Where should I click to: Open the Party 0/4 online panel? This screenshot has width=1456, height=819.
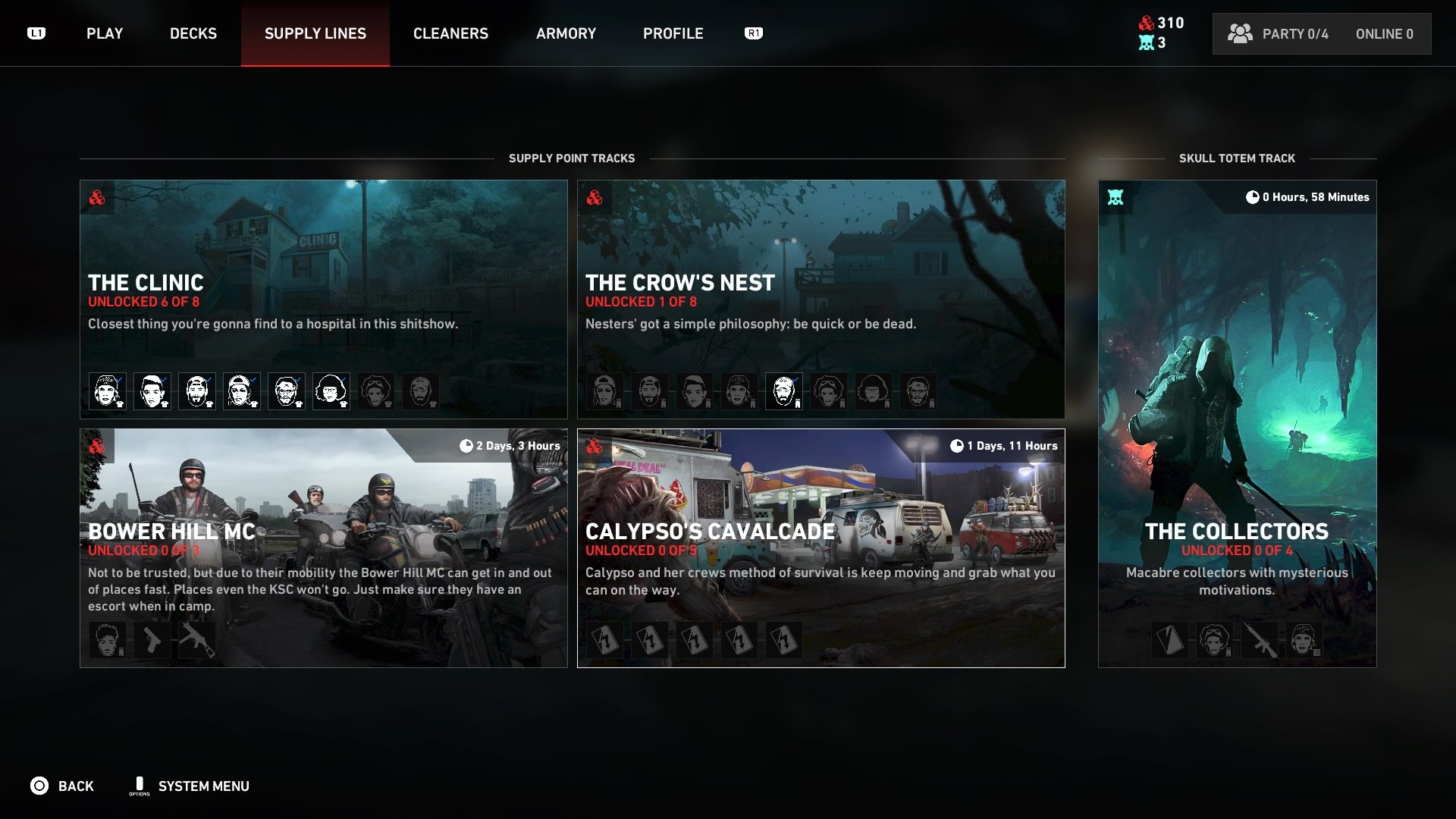tap(1321, 34)
